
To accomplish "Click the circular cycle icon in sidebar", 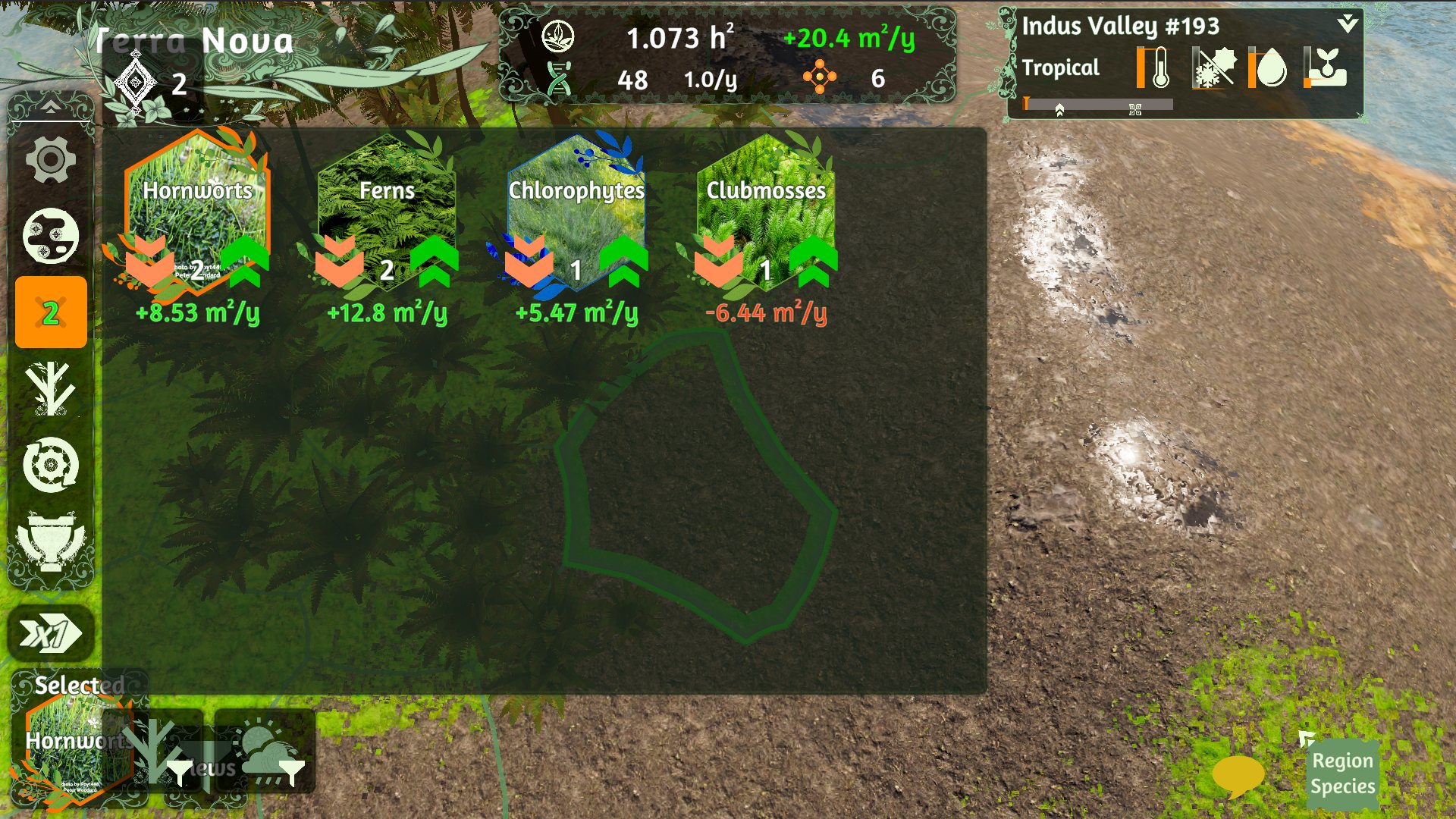I will click(50, 465).
